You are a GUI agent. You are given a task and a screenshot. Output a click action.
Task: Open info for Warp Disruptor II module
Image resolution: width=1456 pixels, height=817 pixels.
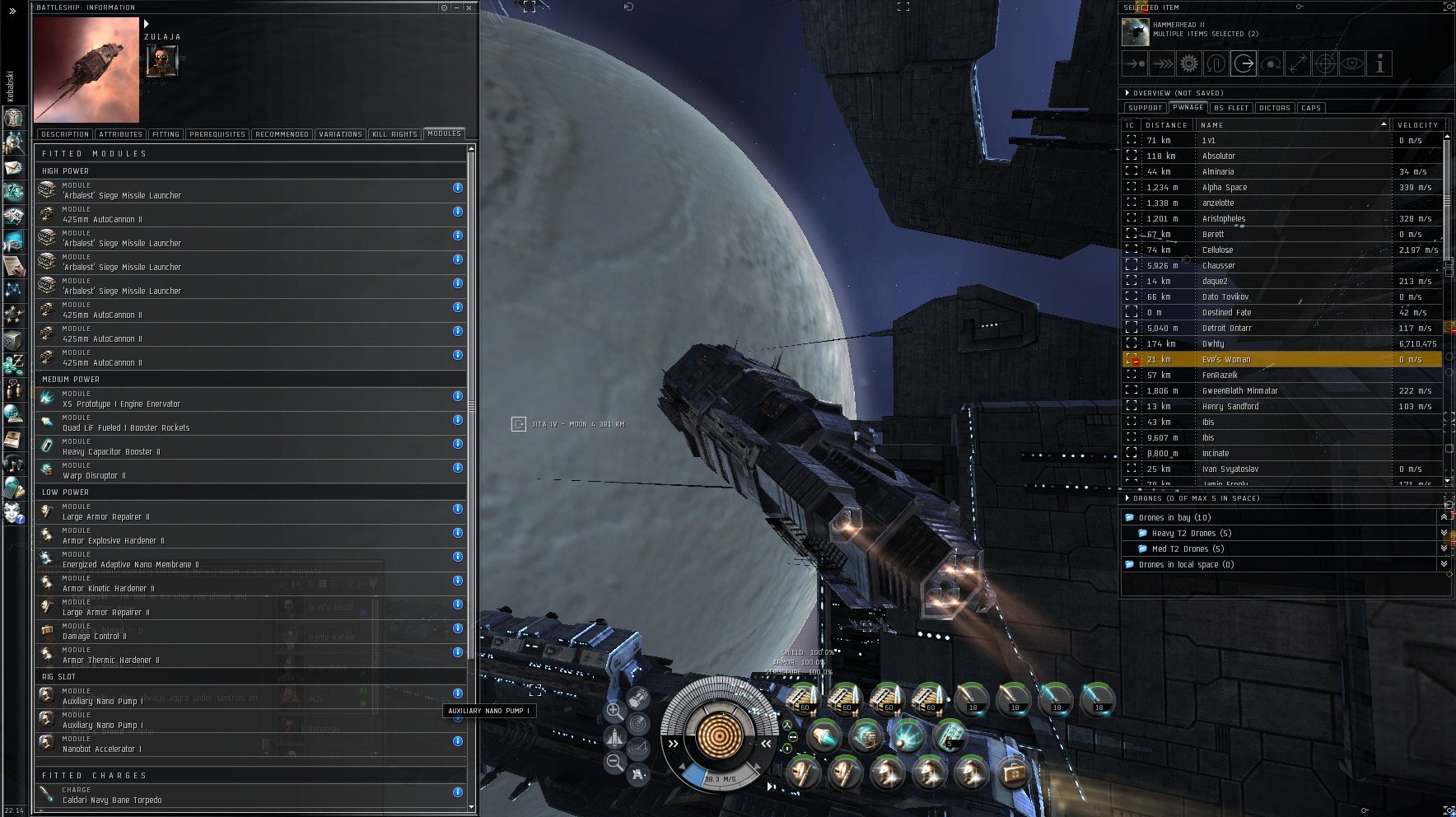tap(458, 468)
